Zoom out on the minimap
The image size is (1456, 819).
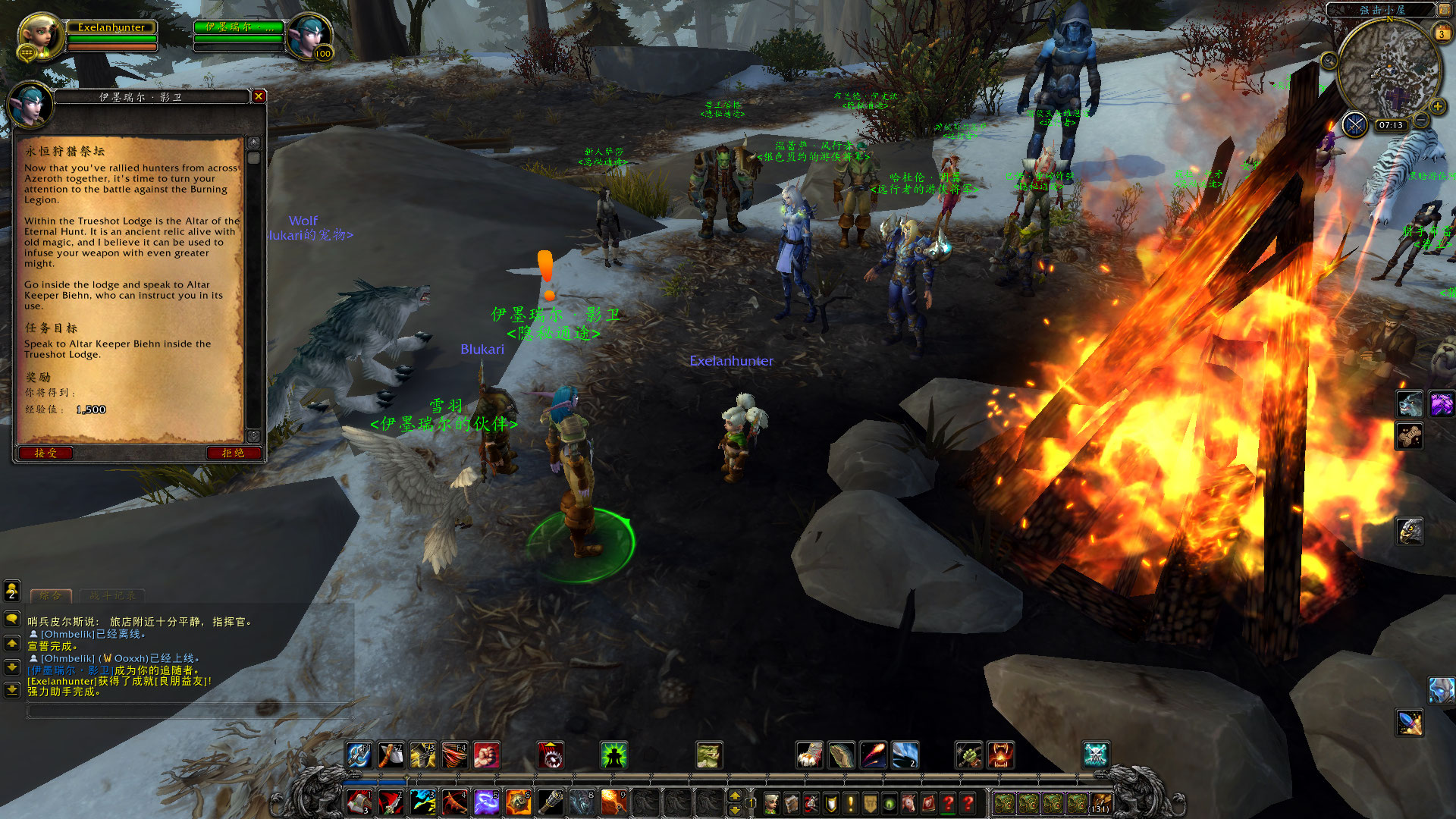(1422, 121)
